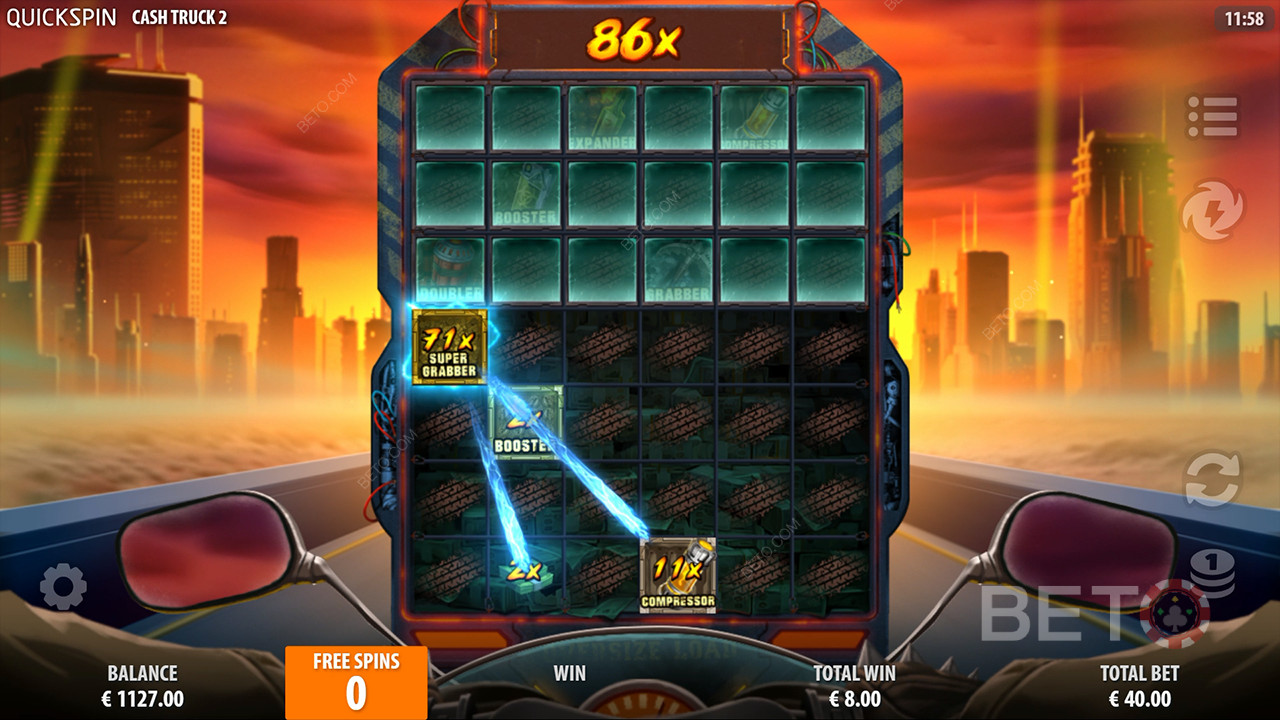This screenshot has height=720, width=1280.
Task: Select the 11x Compressor tile
Action: pos(678,575)
